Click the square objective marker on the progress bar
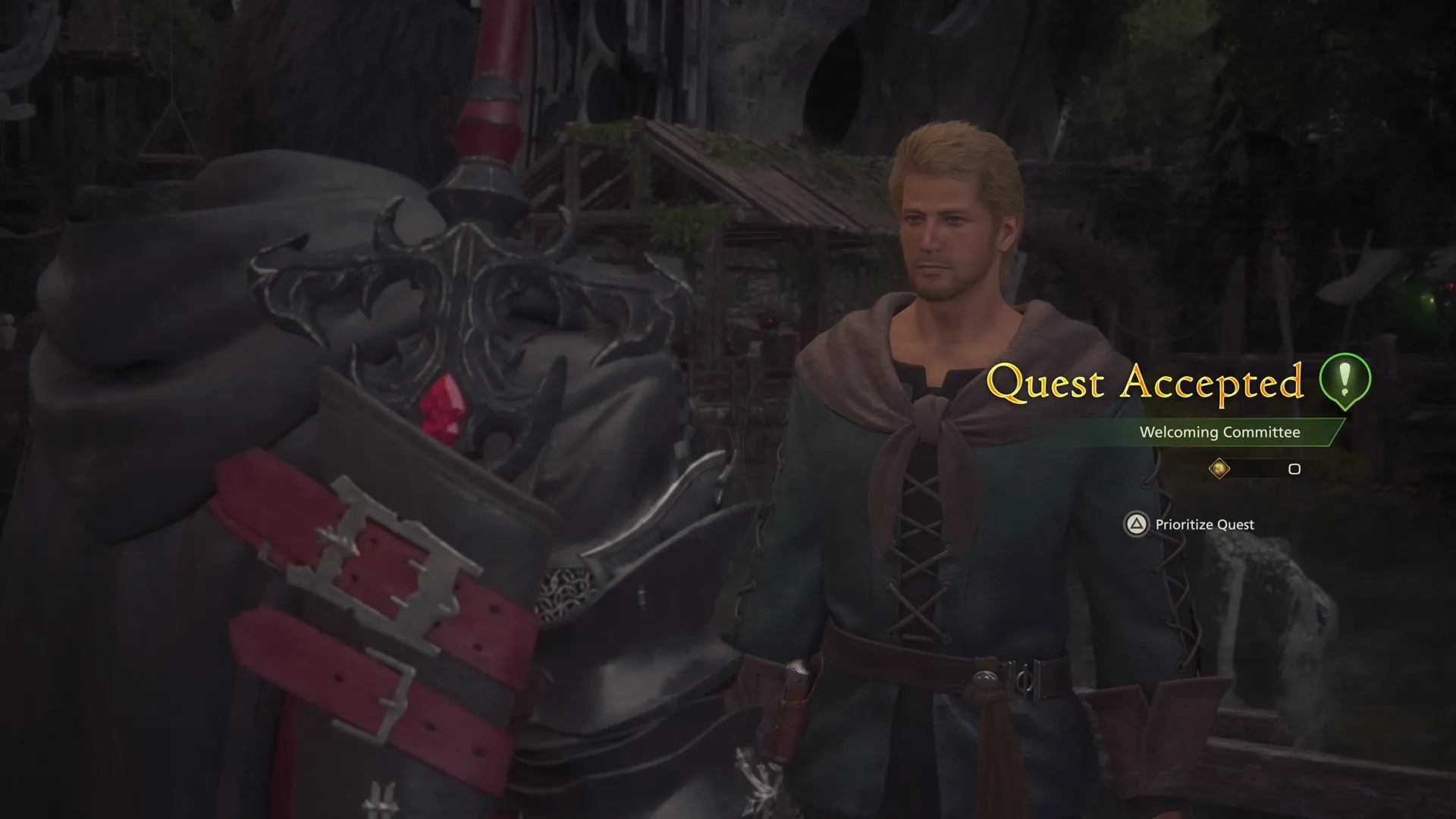The height and width of the screenshot is (819, 1456). [1294, 469]
